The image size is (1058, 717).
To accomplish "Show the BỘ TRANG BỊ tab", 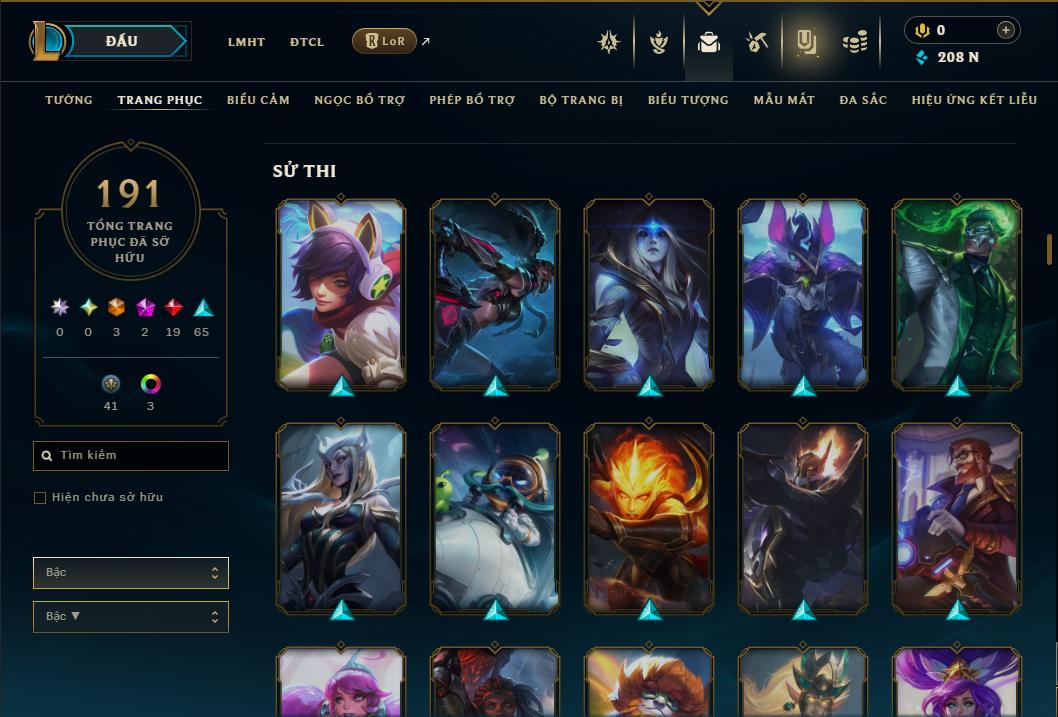I will tap(580, 100).
